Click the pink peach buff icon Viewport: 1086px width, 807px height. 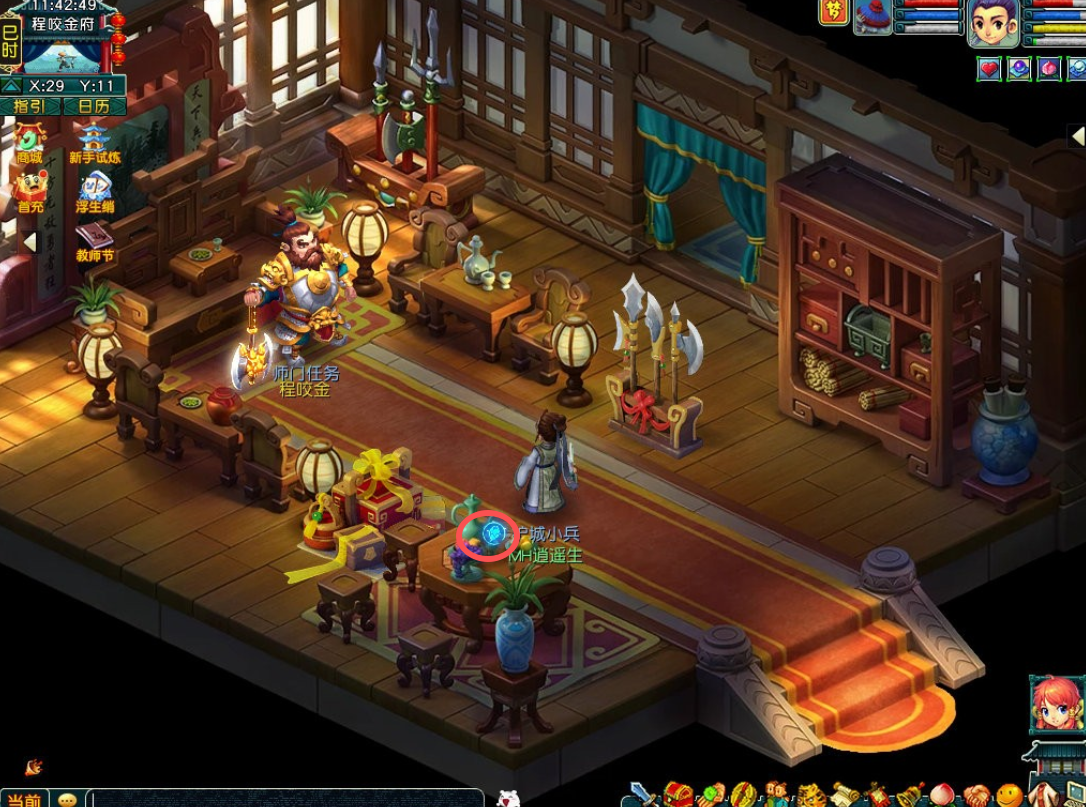[1048, 68]
